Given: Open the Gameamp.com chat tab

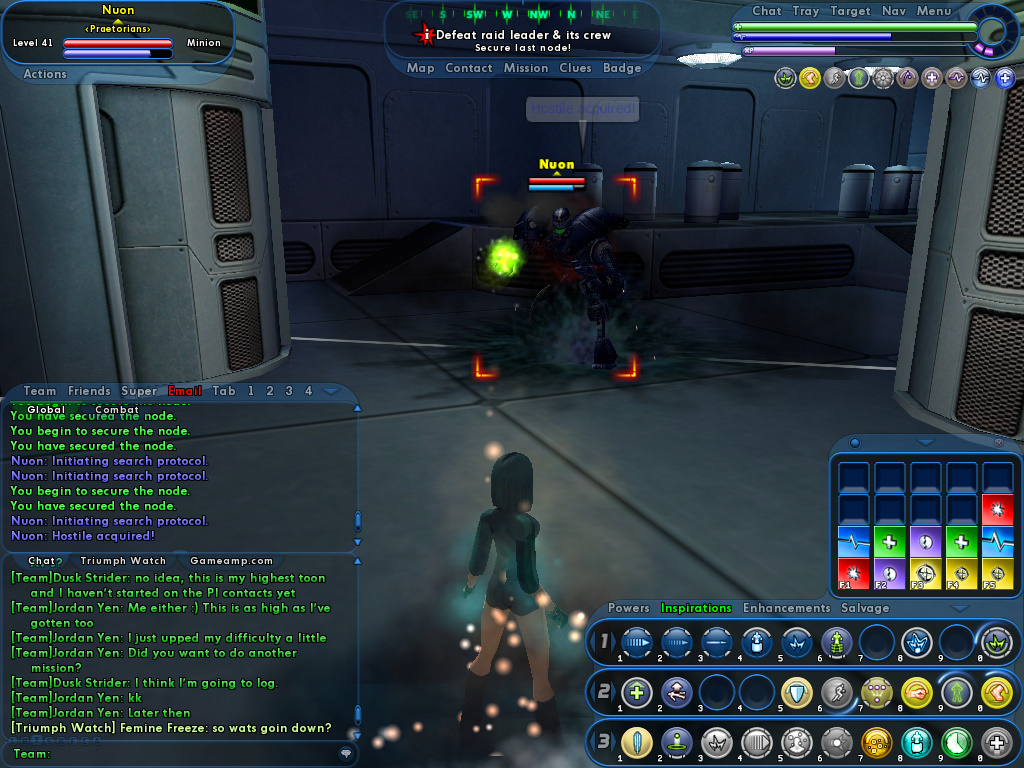Looking at the screenshot, I should 231,561.
